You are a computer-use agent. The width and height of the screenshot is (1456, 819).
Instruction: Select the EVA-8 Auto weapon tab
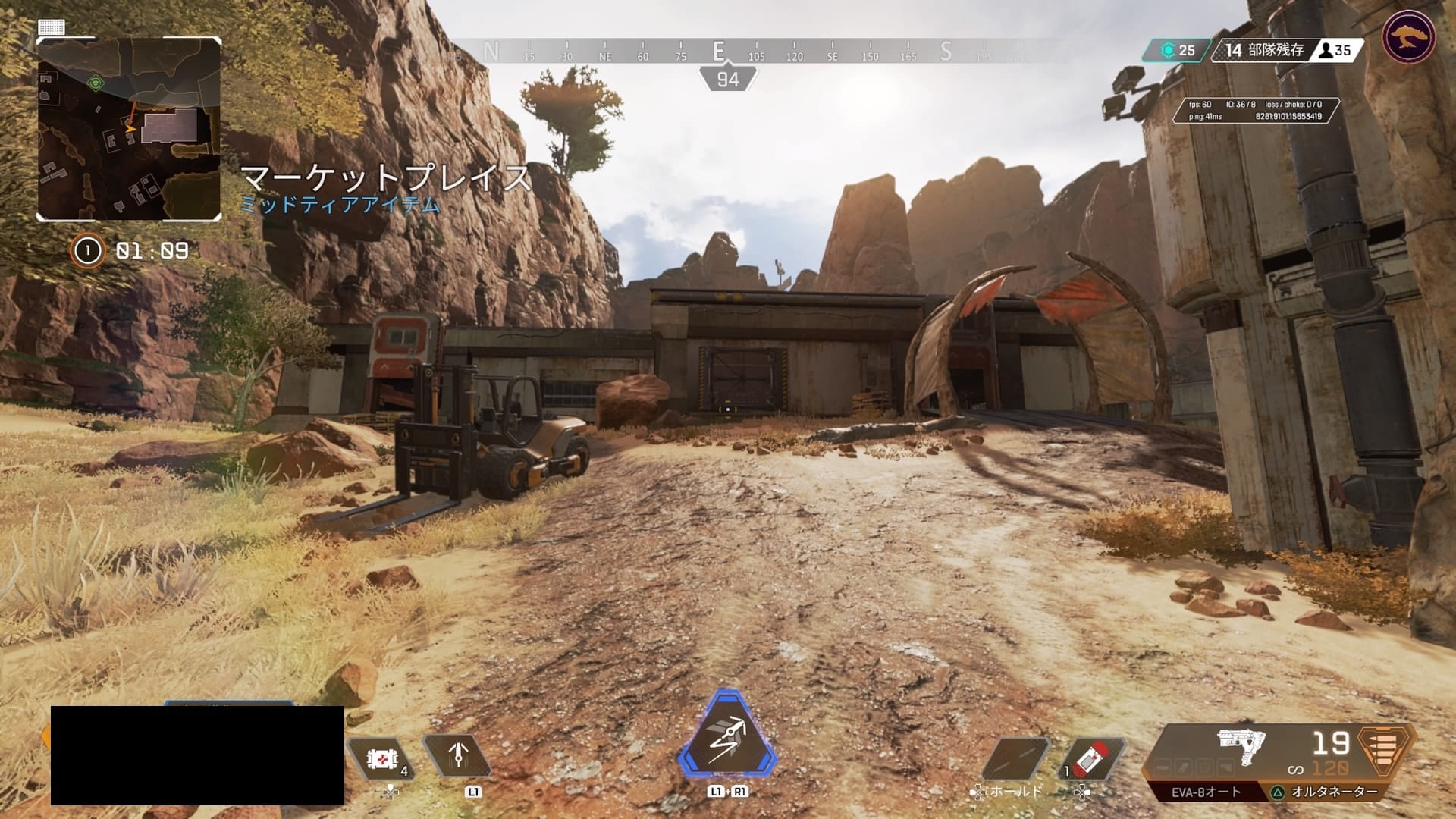point(1206,792)
